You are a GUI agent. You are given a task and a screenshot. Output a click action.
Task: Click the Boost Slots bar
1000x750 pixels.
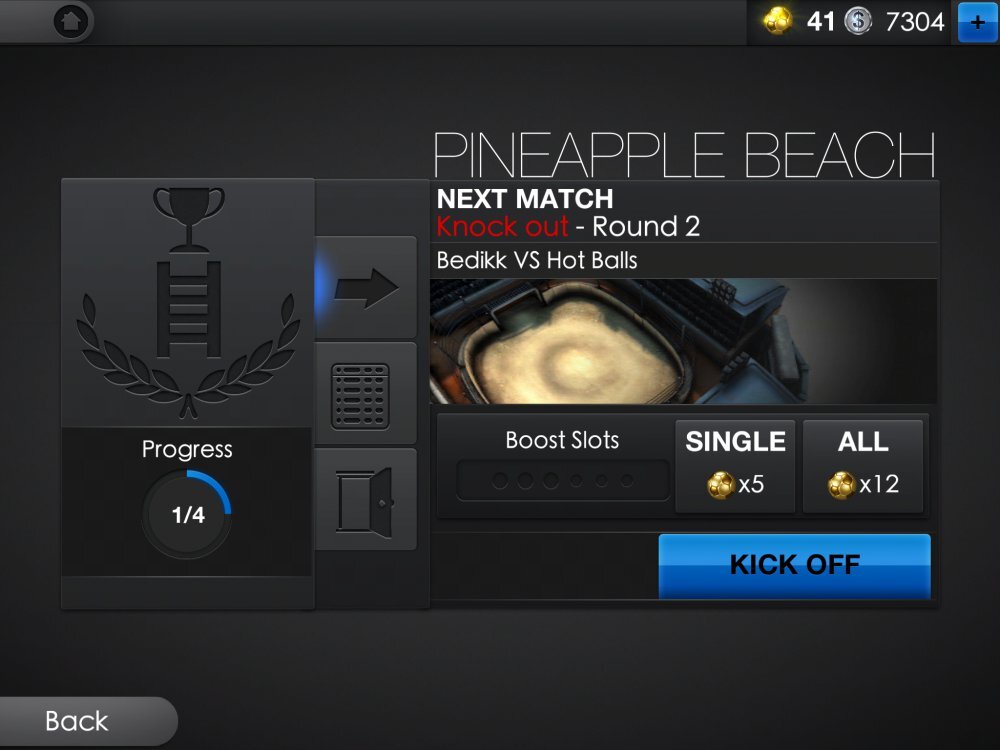(x=563, y=480)
